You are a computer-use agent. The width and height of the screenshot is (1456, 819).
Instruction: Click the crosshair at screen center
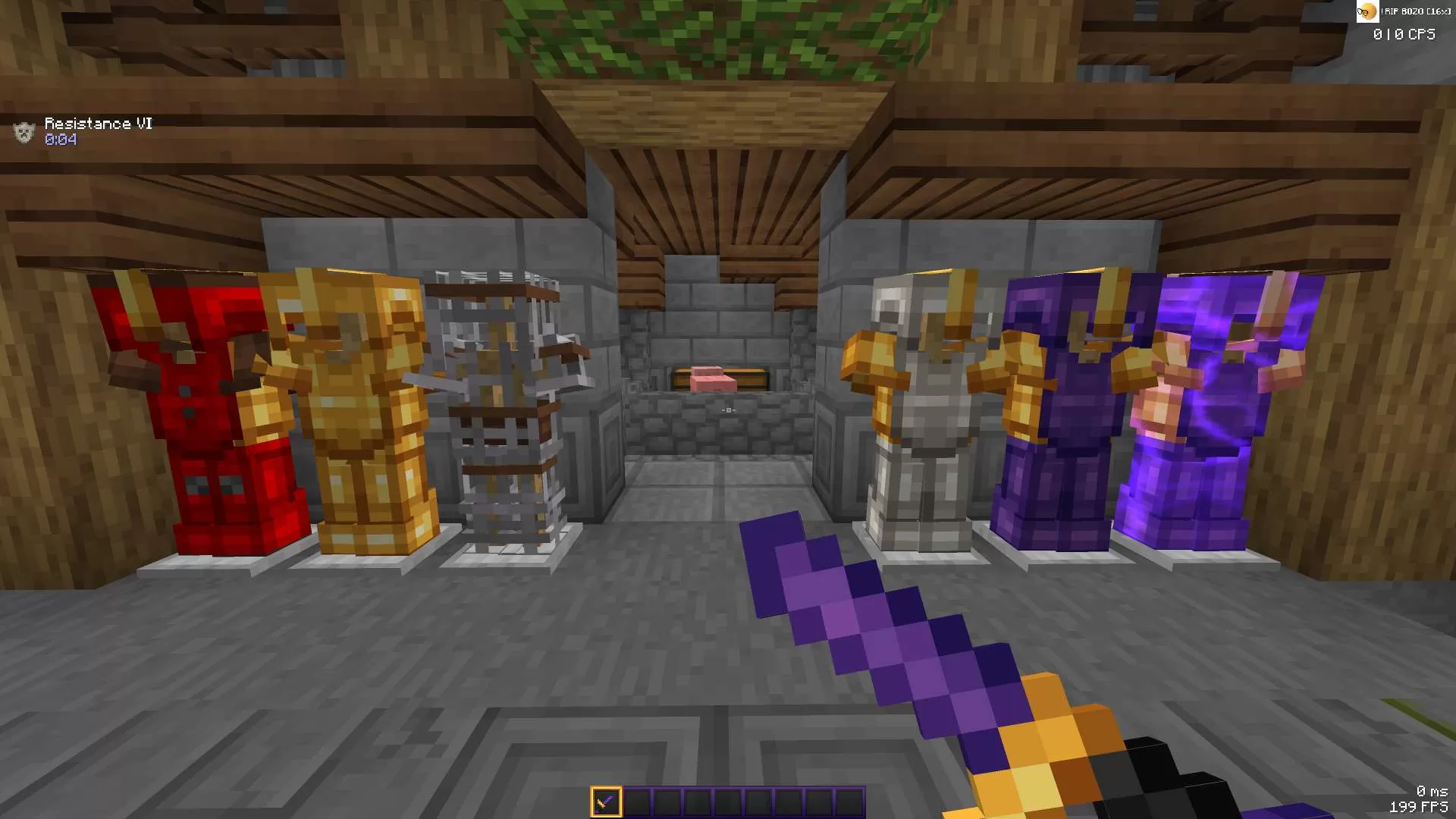[x=728, y=409]
